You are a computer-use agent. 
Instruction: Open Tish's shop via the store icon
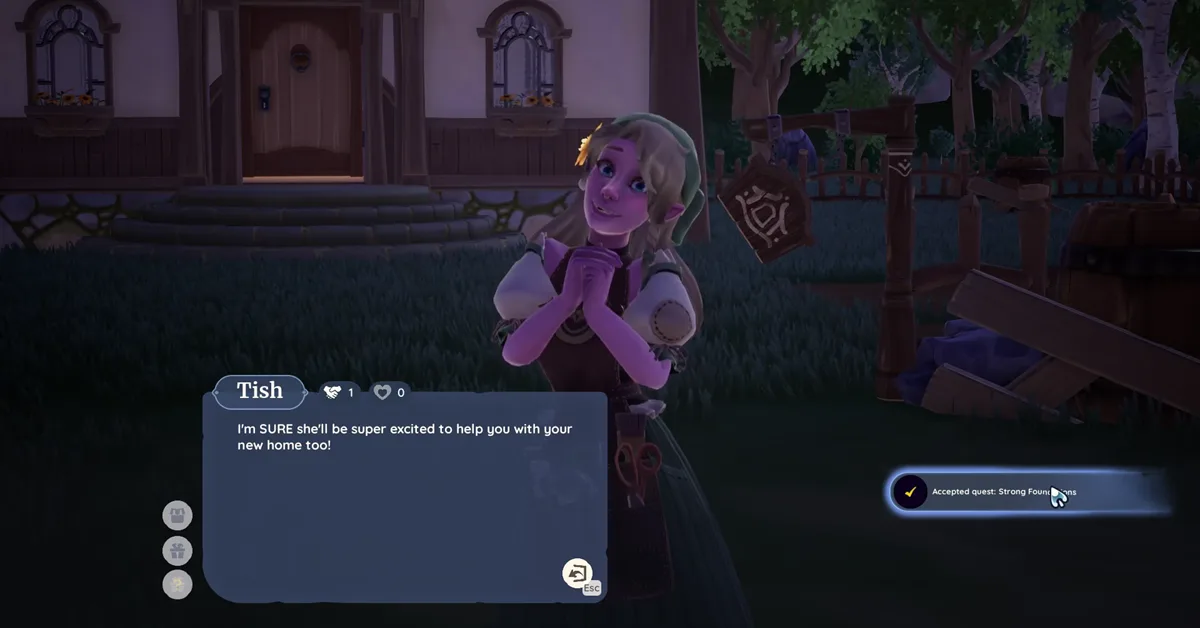click(x=177, y=516)
